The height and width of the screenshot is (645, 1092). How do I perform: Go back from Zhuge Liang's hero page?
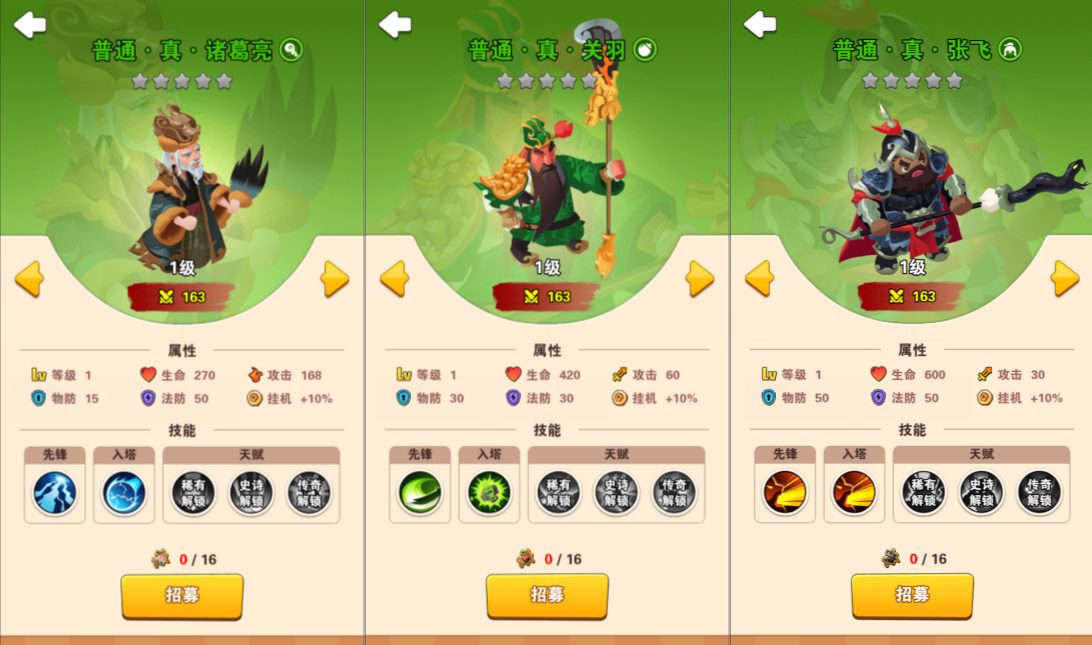point(30,25)
